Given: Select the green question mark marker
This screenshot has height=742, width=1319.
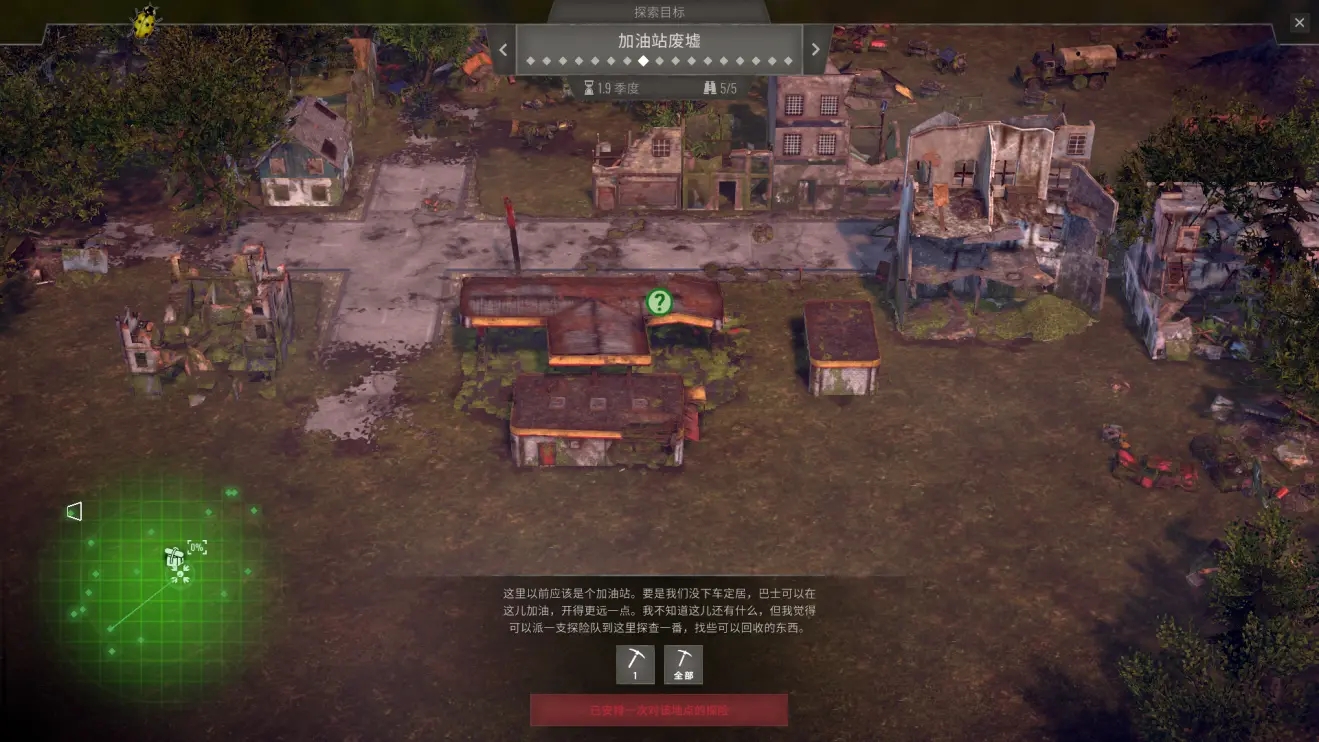Looking at the screenshot, I should [x=658, y=301].
